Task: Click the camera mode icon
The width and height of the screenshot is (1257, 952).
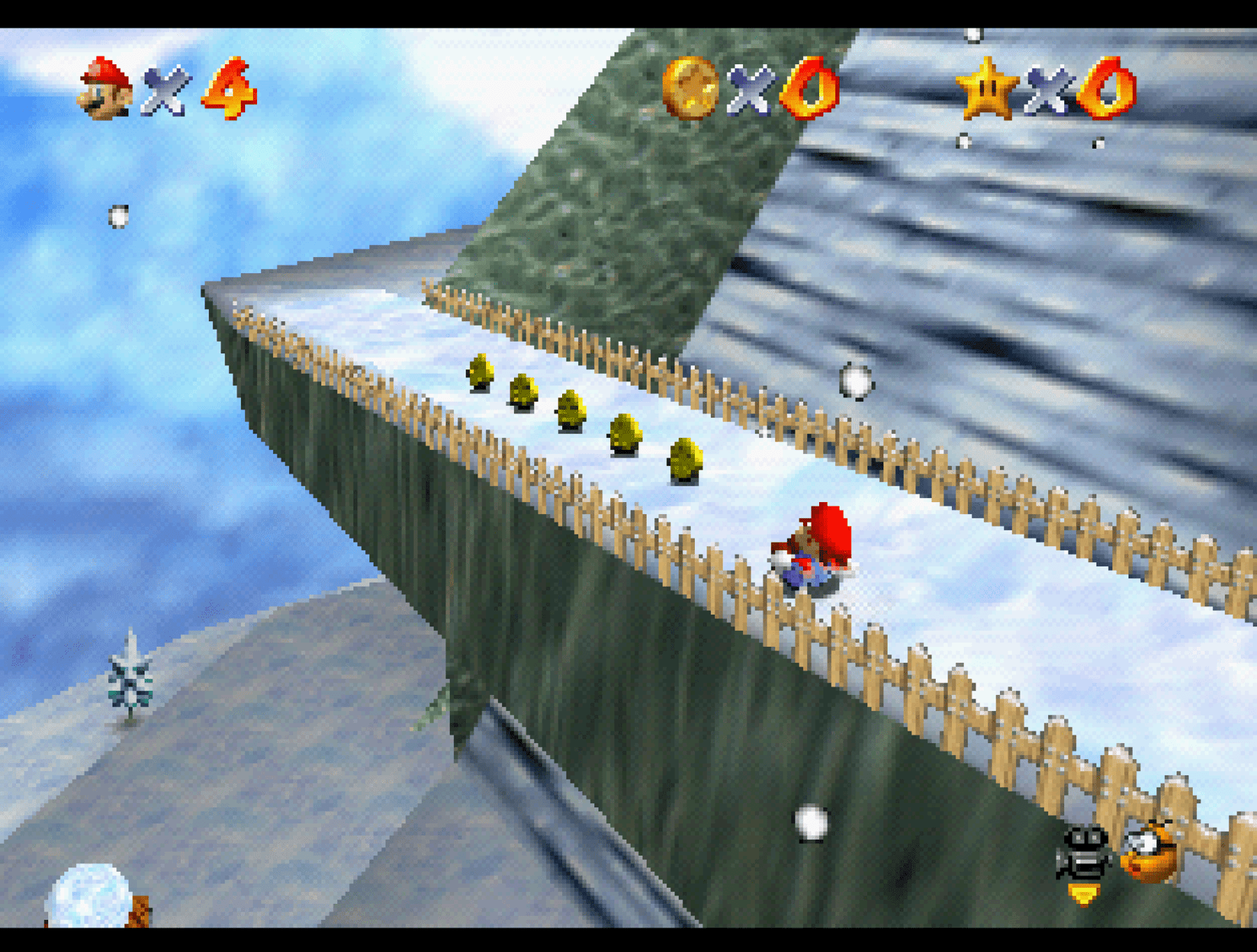Action: (1082, 856)
